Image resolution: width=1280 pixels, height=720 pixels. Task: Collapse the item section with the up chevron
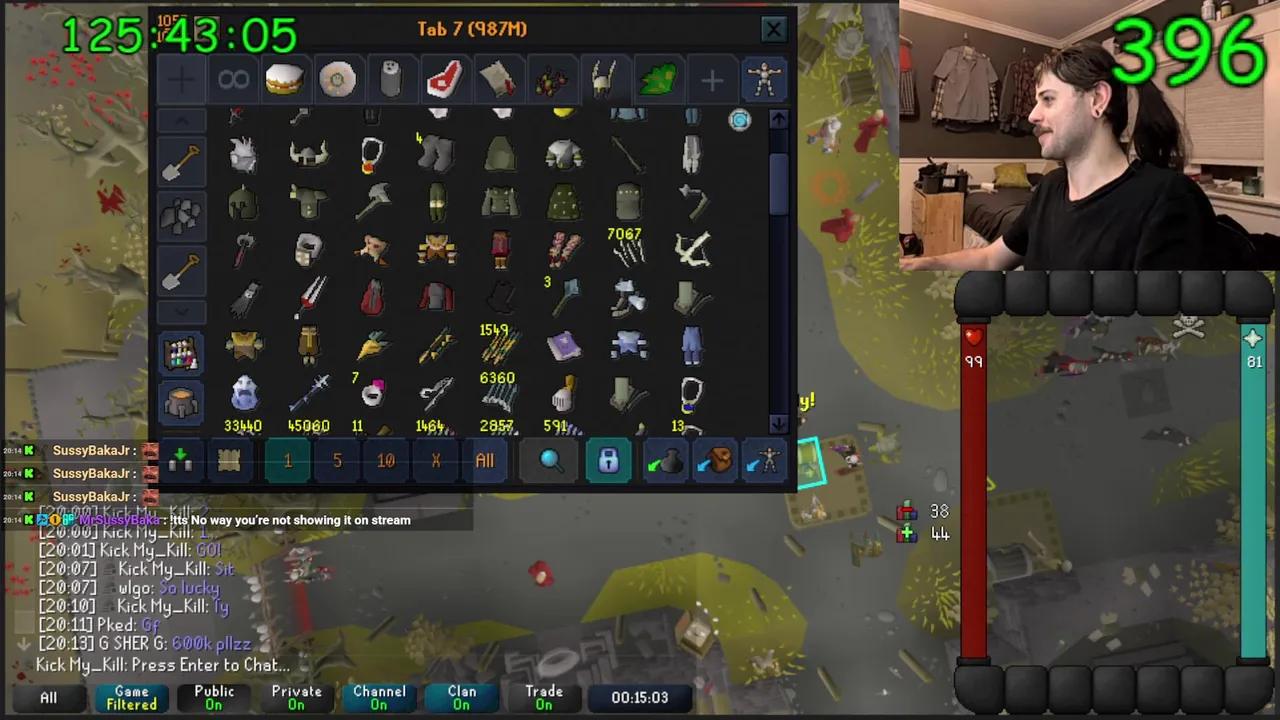[182, 119]
